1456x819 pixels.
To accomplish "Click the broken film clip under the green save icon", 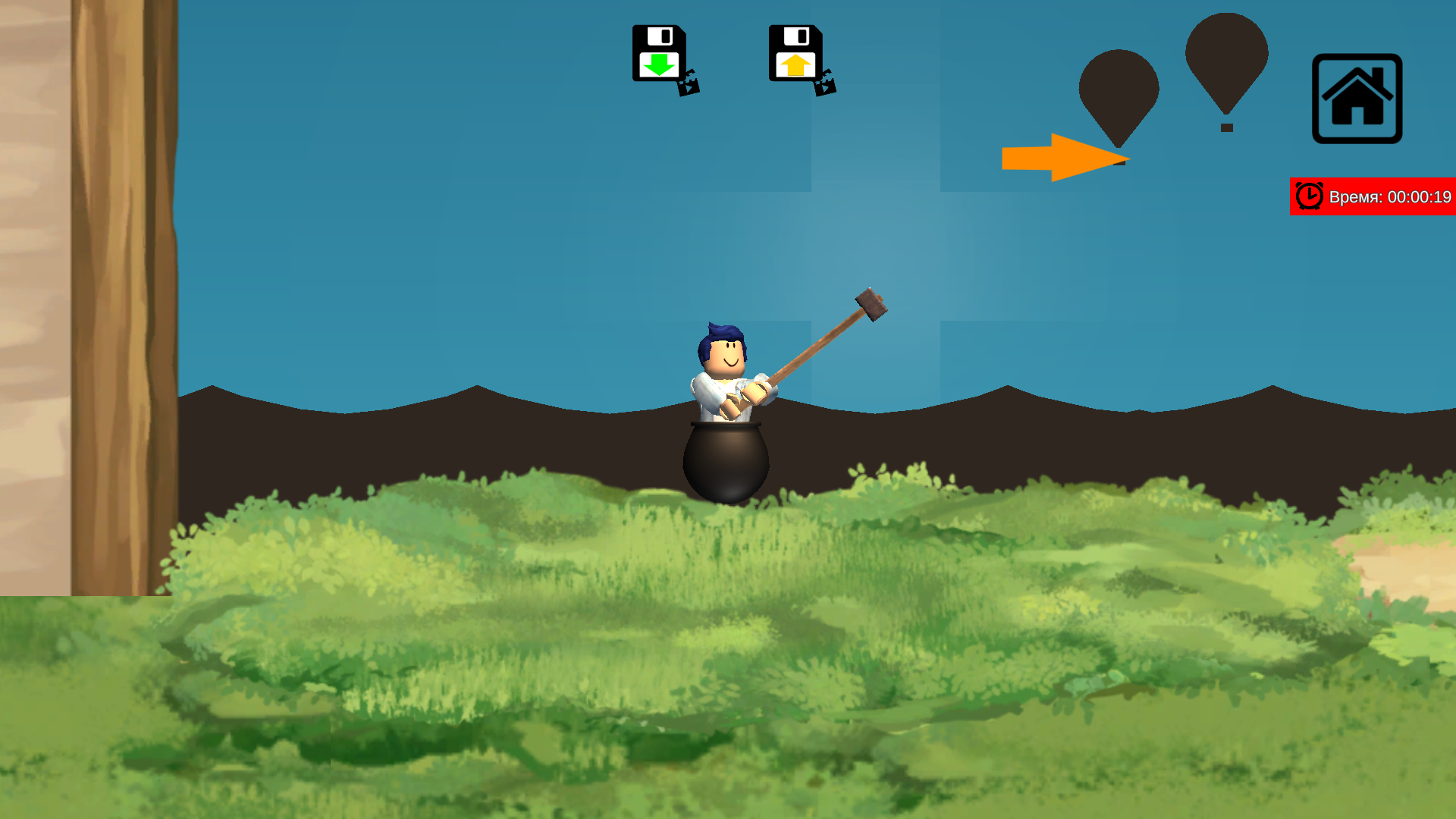I will pos(687,85).
